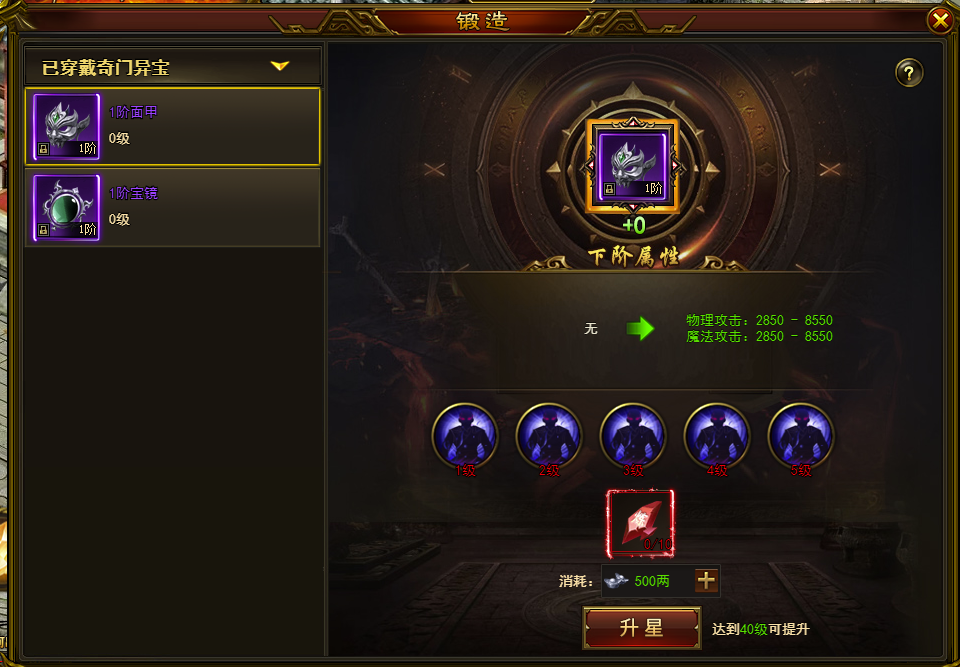Add more silver with the plus button
This screenshot has height=667, width=960.
pyautogui.click(x=706, y=580)
